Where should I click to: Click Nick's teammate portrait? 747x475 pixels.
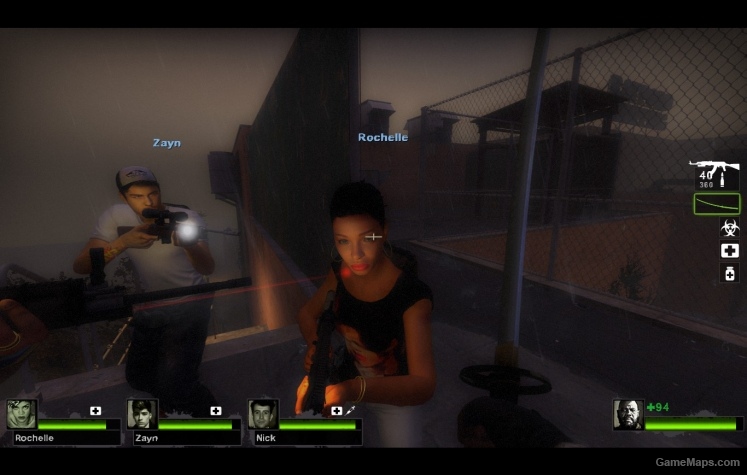coord(263,414)
